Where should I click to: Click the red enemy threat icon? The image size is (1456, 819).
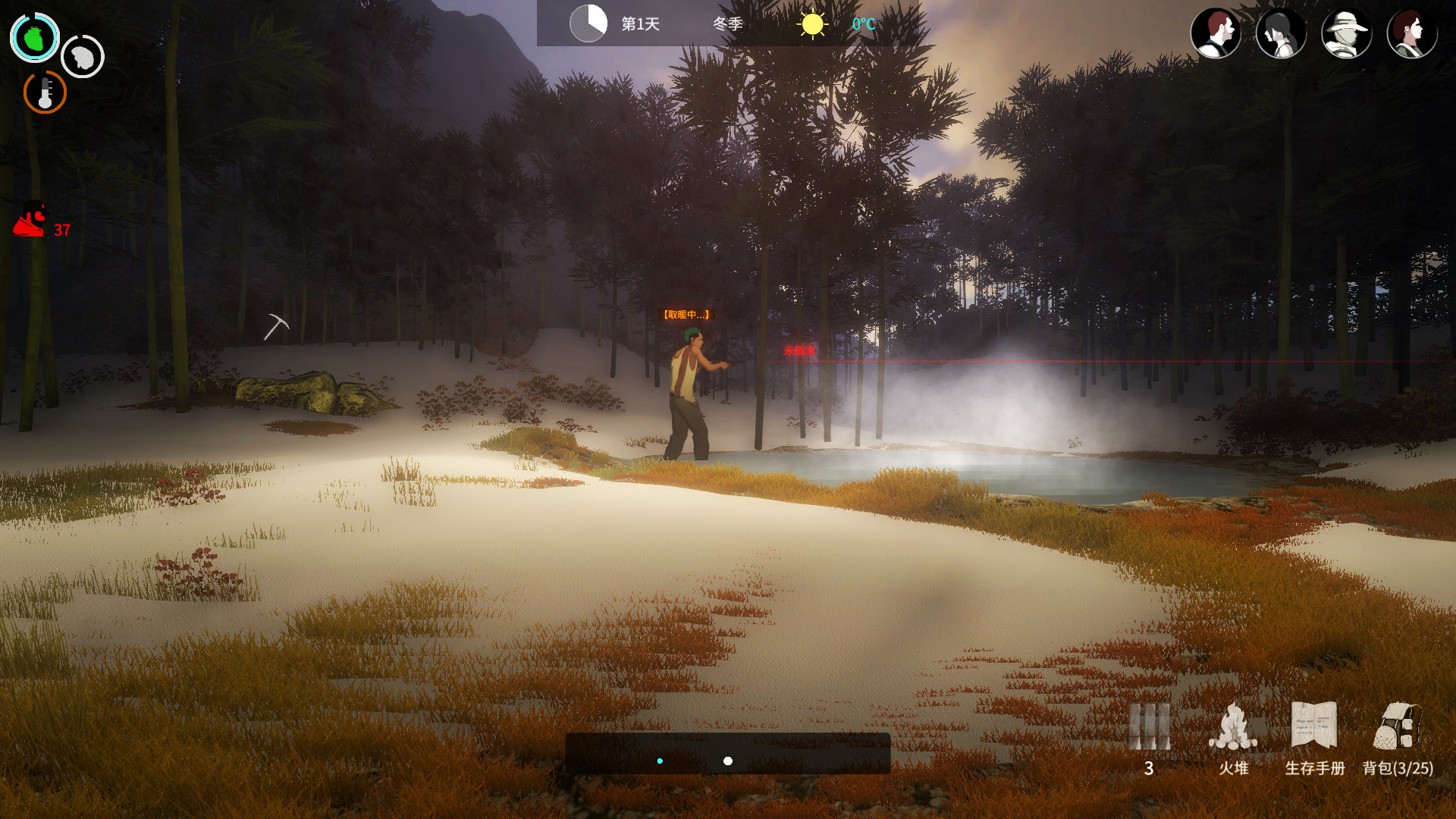pyautogui.click(x=31, y=221)
